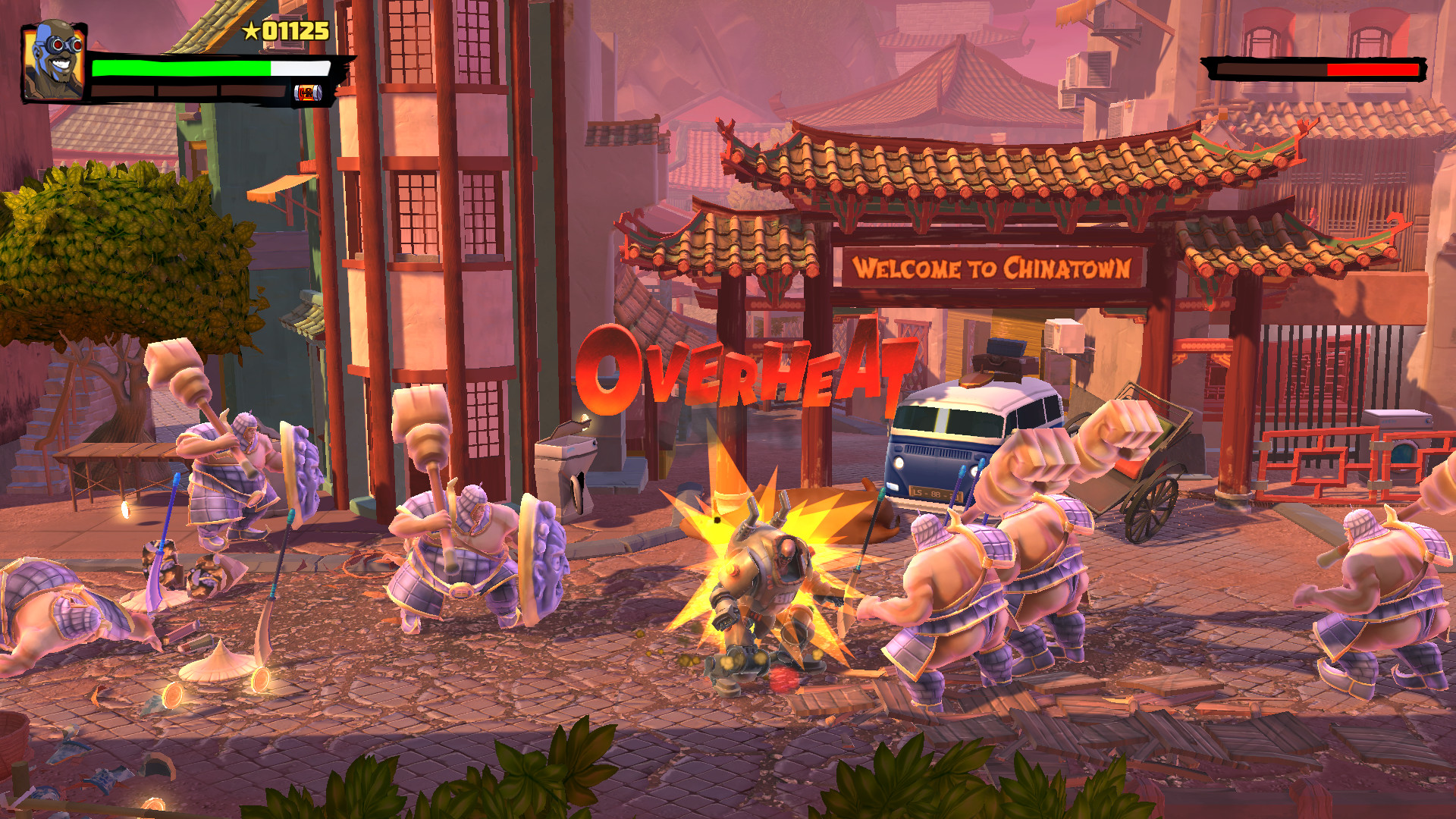Select the star score icon
This screenshot has height=819, width=1456.
[250, 32]
